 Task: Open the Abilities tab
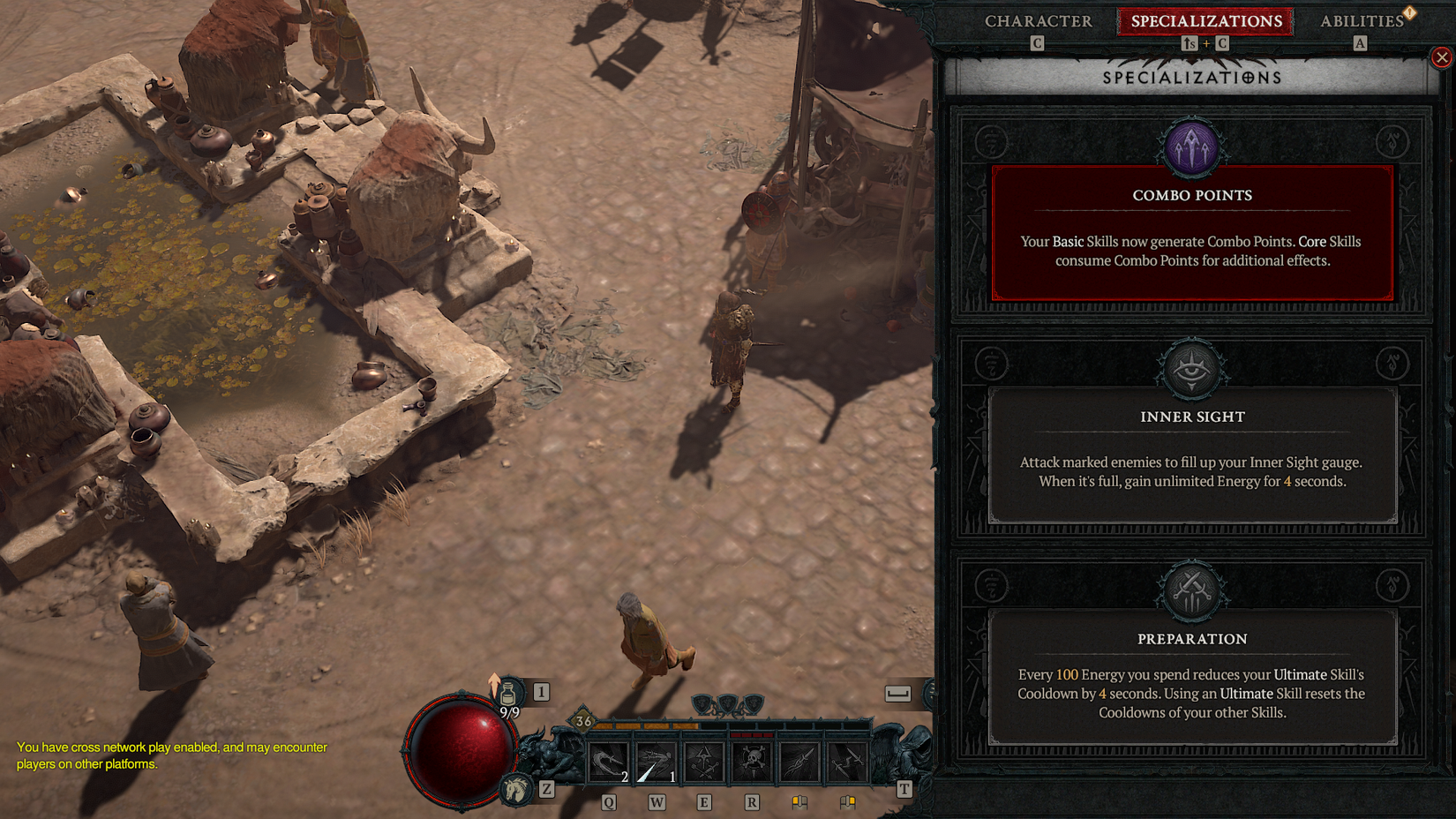click(x=1361, y=21)
